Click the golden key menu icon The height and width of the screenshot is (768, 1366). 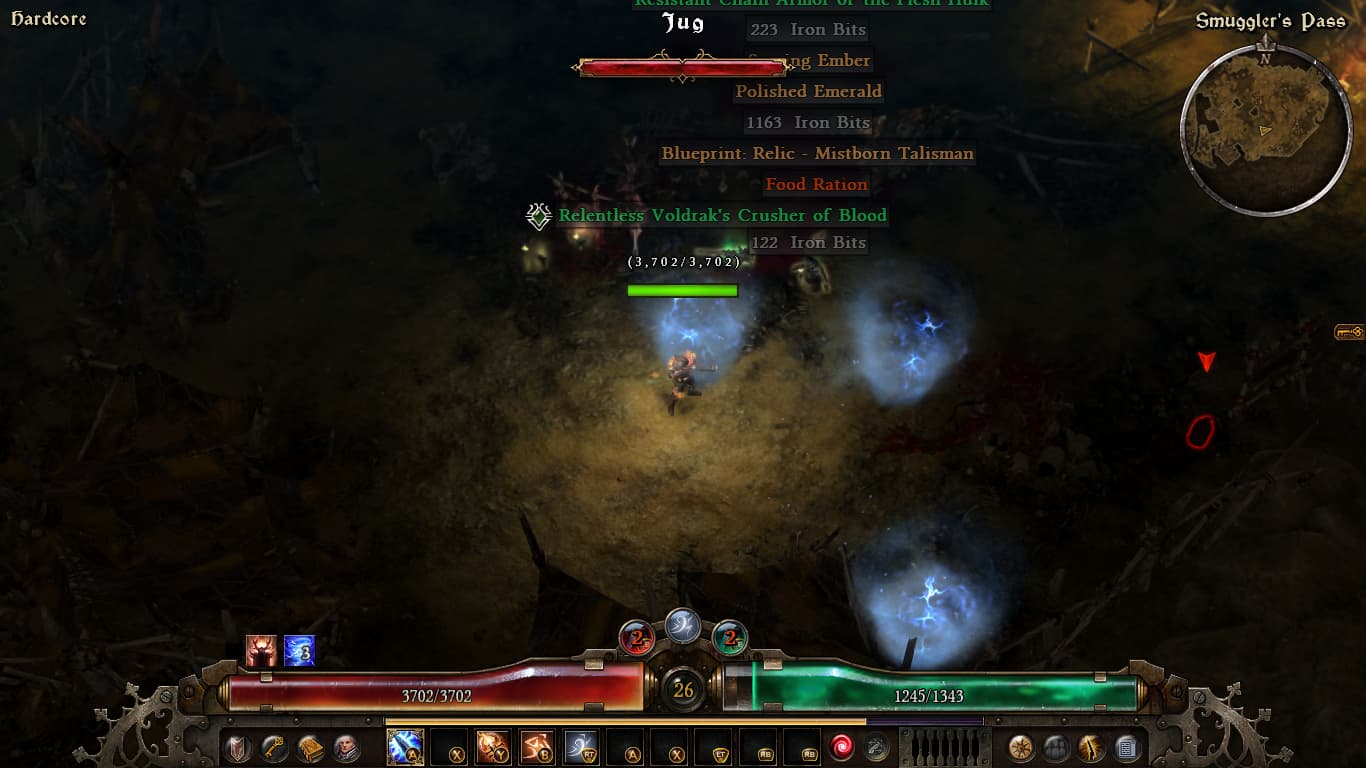pos(274,747)
